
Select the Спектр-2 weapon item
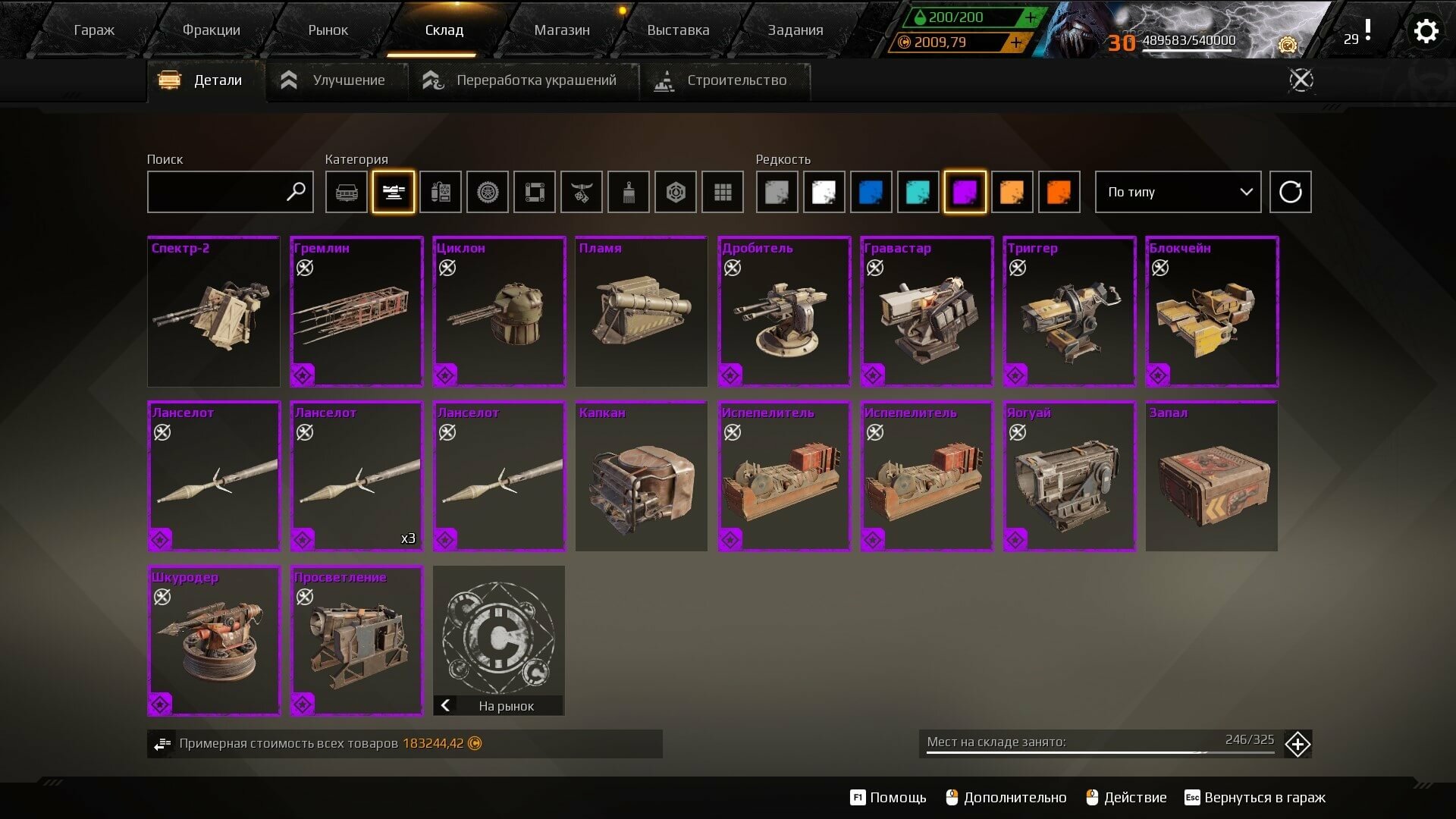[214, 312]
